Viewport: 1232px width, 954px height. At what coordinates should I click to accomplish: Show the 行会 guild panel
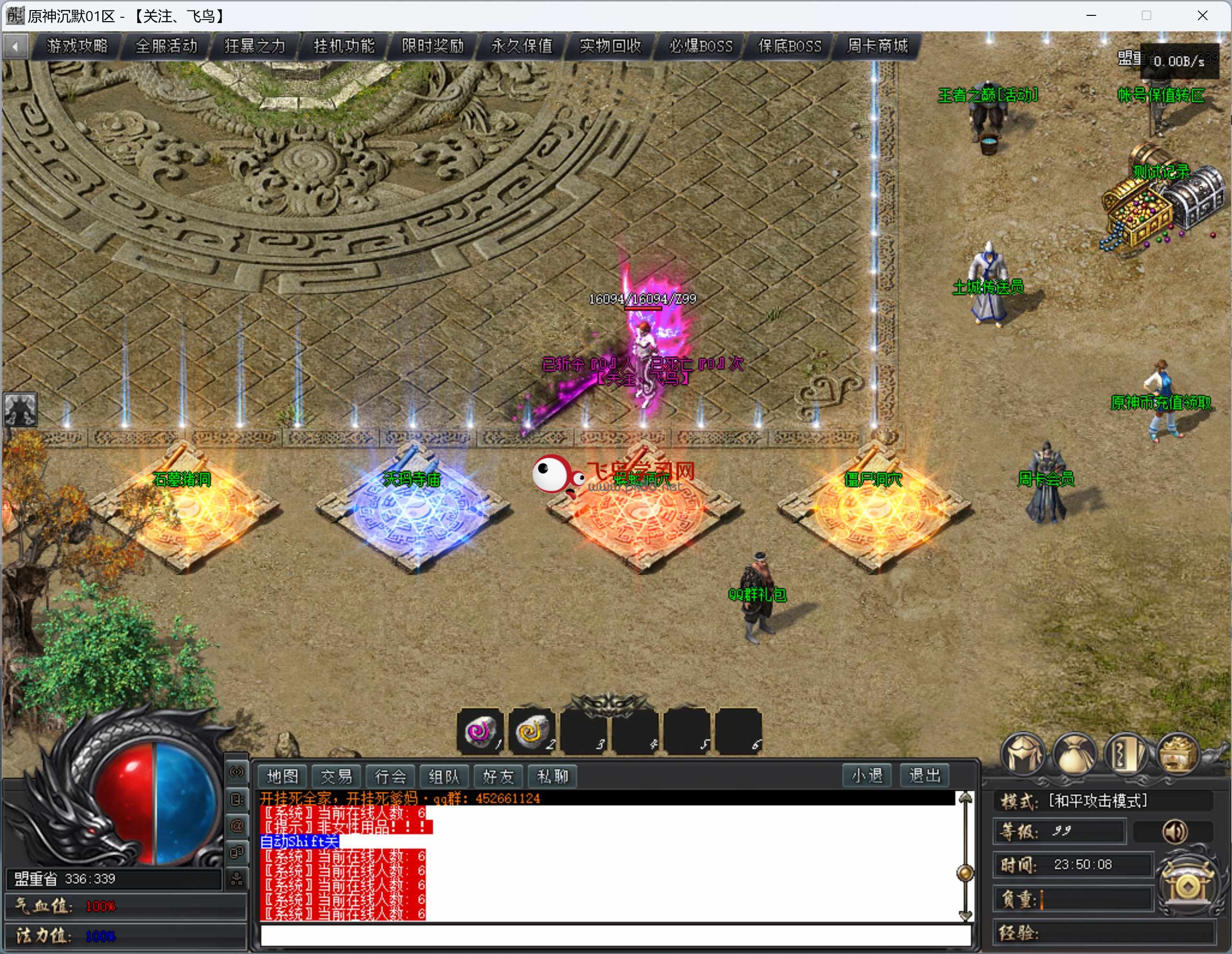tap(390, 776)
